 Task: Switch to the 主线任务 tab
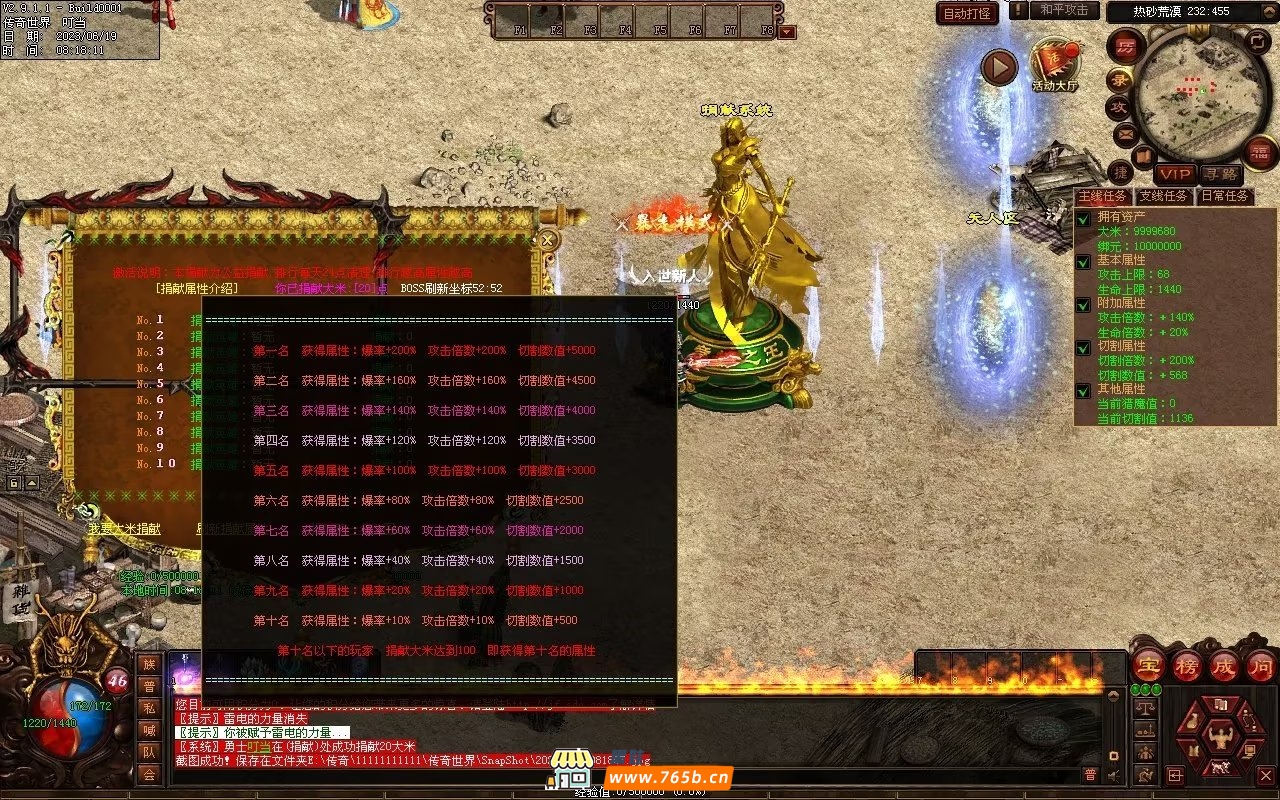click(x=1102, y=196)
